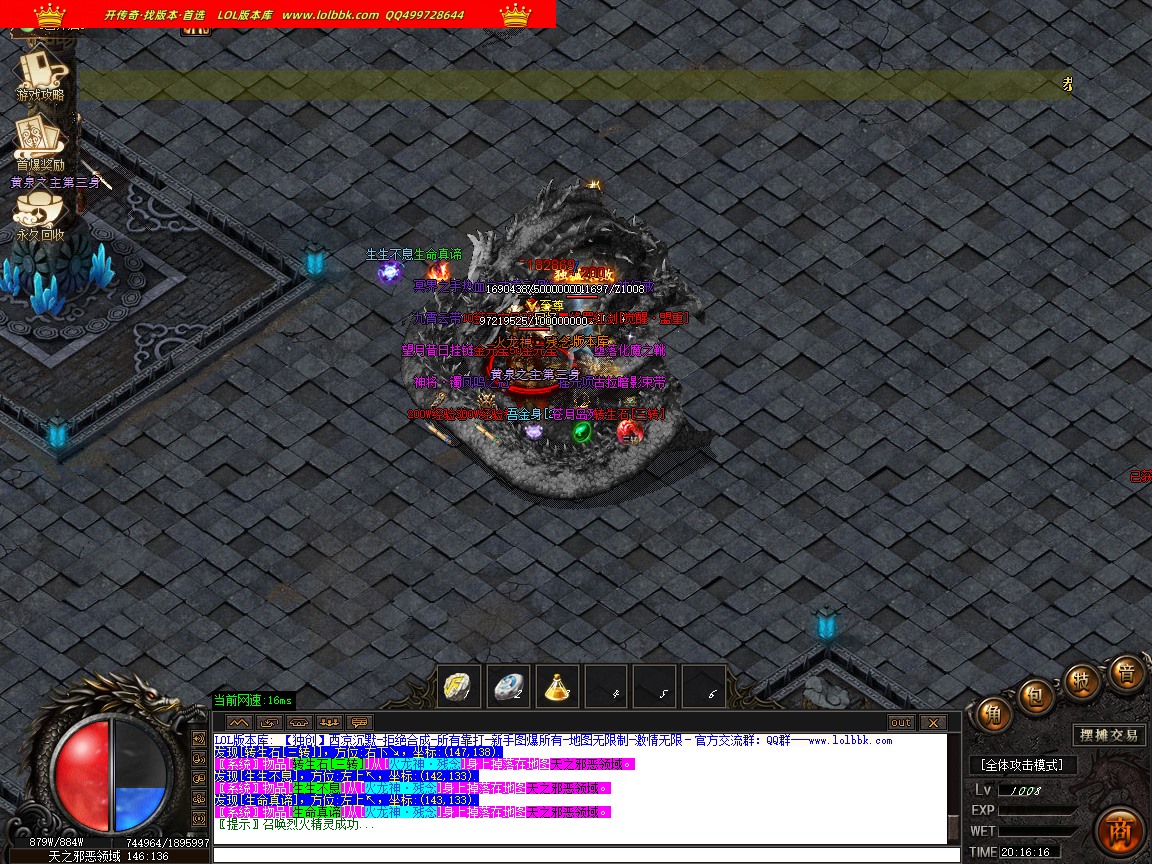This screenshot has width=1152, height=864.
Task: Open the character panel with the 角 button
Action: click(x=993, y=714)
